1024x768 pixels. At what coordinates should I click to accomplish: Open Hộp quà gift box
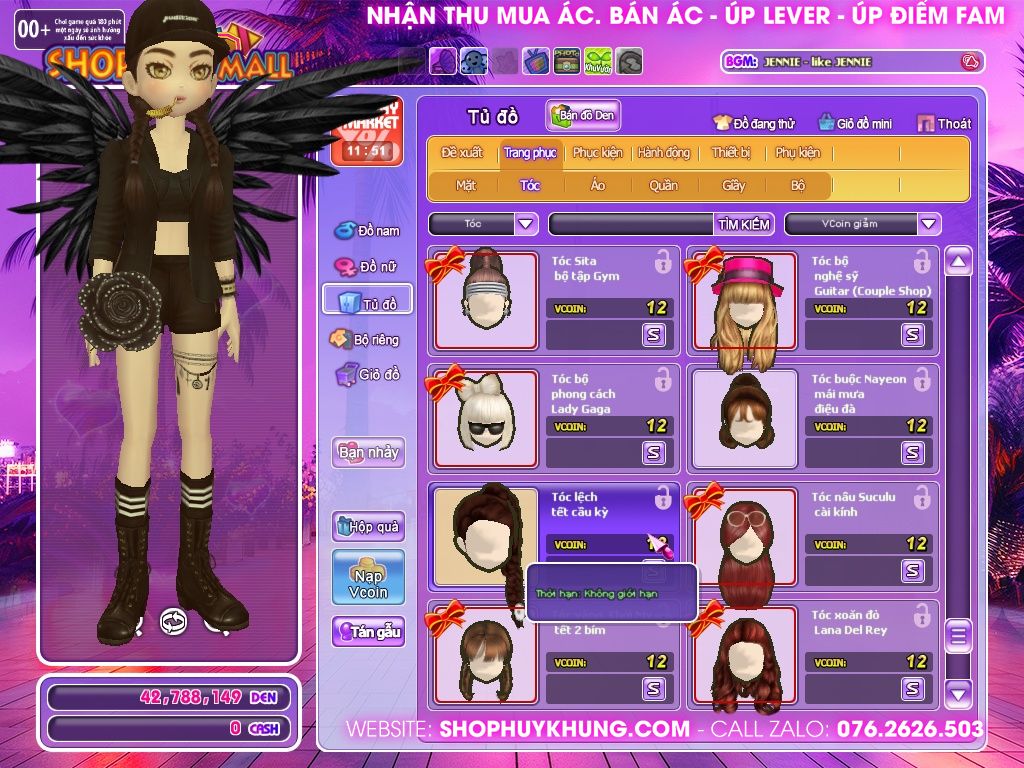(x=368, y=526)
